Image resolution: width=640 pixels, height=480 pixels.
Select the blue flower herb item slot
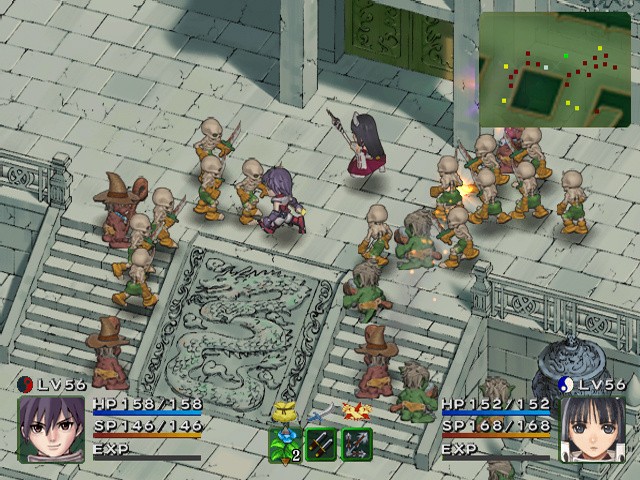point(285,444)
